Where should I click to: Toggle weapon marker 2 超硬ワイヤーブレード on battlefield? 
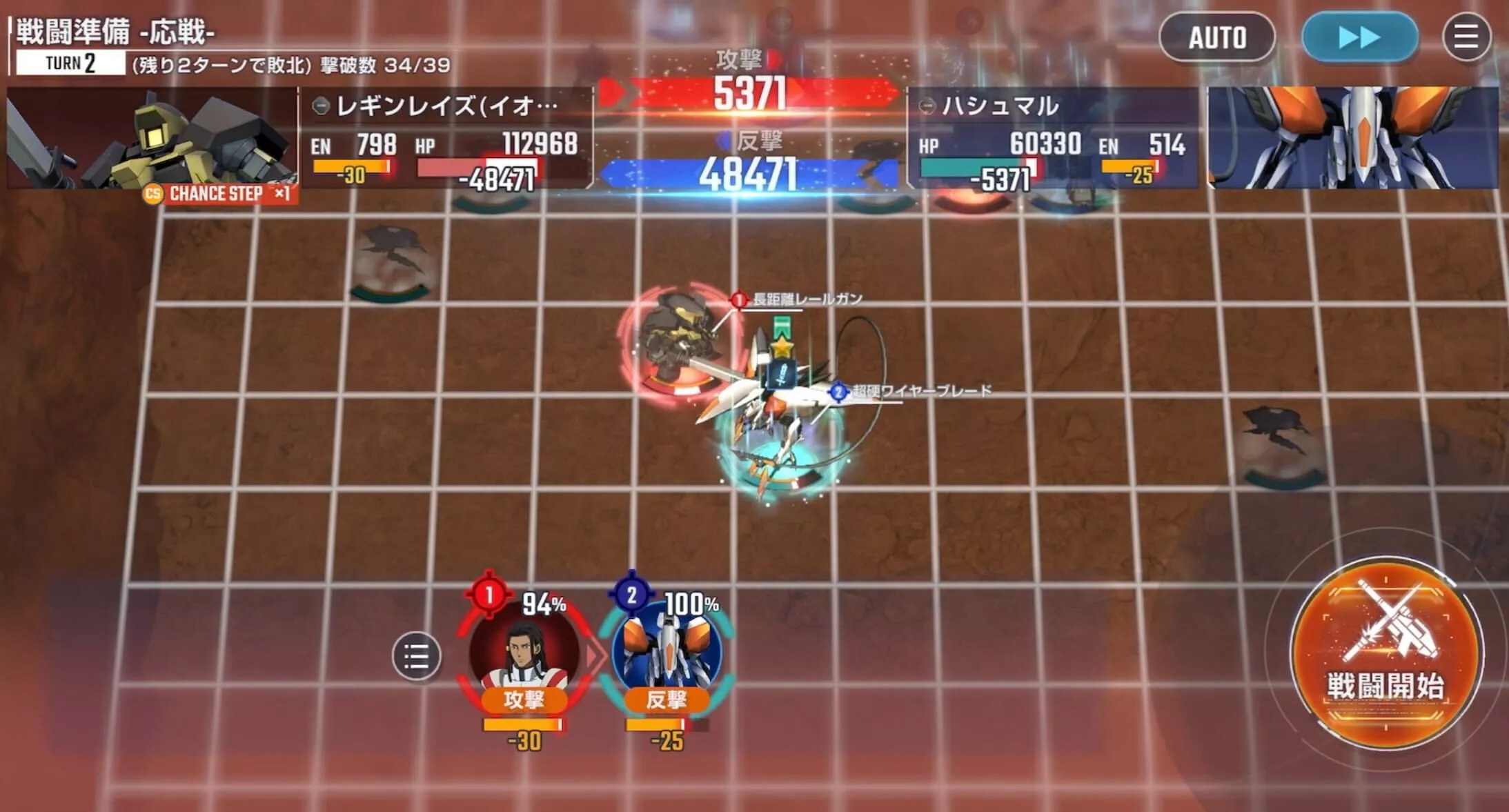tap(838, 390)
